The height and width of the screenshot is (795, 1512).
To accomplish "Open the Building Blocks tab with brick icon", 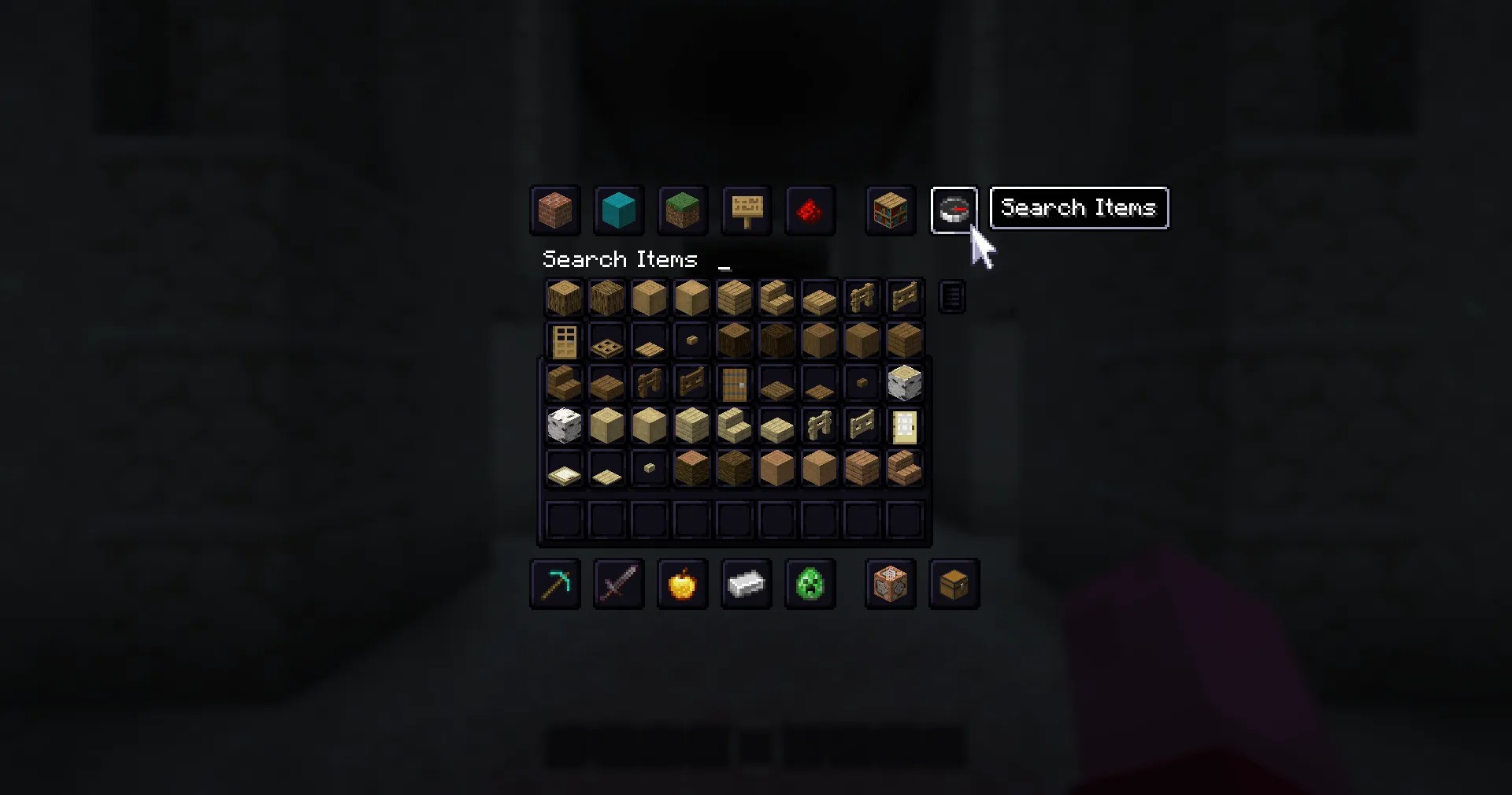I will (555, 210).
